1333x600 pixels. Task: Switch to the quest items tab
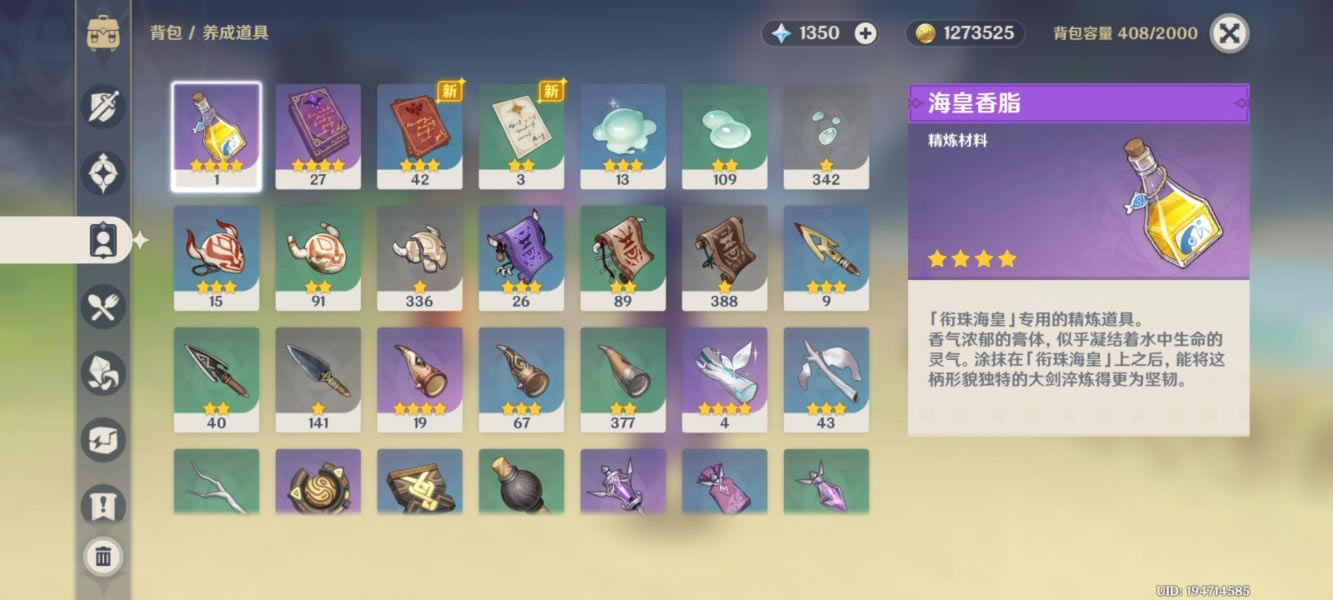pos(103,506)
